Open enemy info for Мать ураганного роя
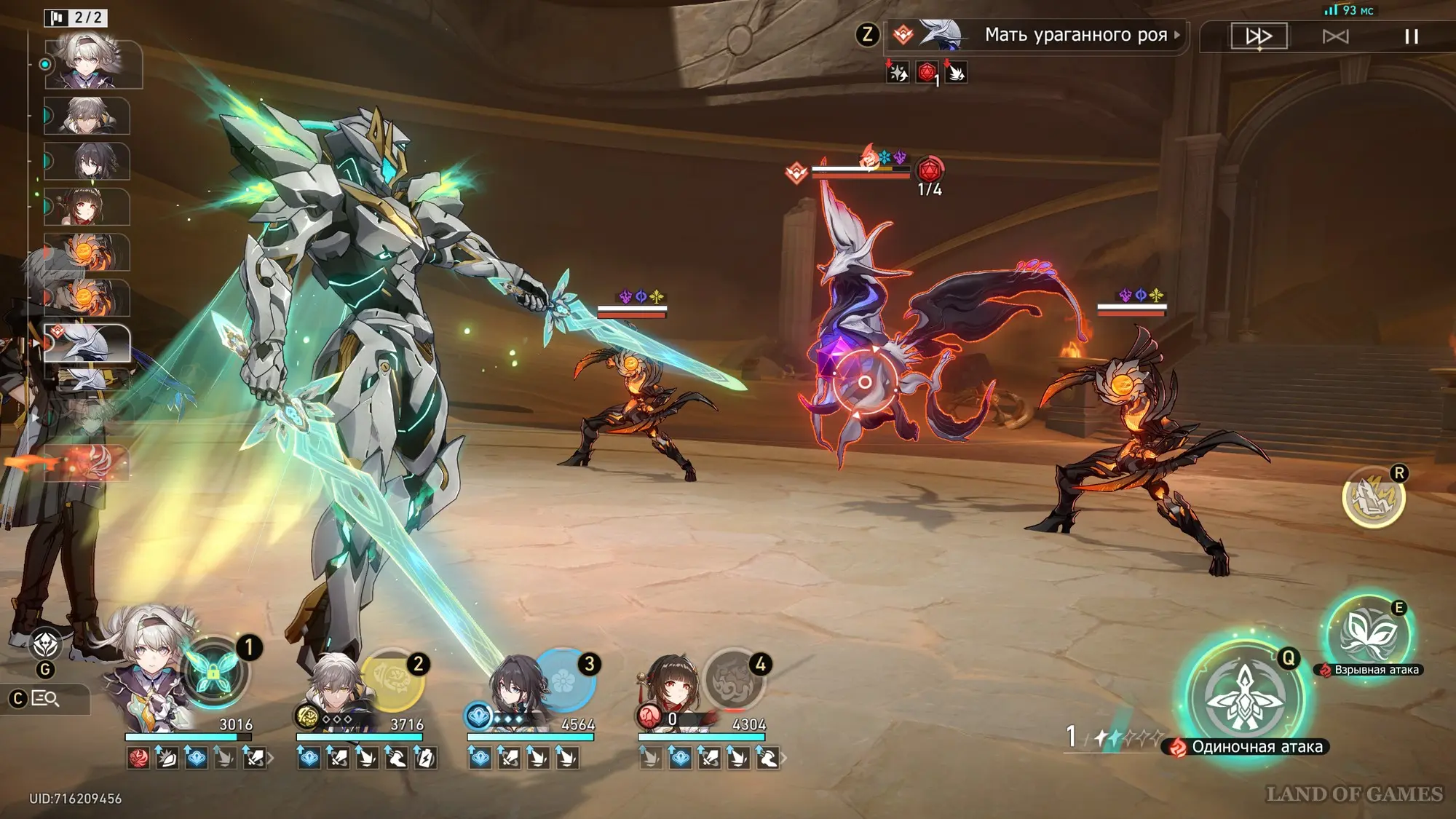This screenshot has width=1456, height=819. click(1075, 35)
